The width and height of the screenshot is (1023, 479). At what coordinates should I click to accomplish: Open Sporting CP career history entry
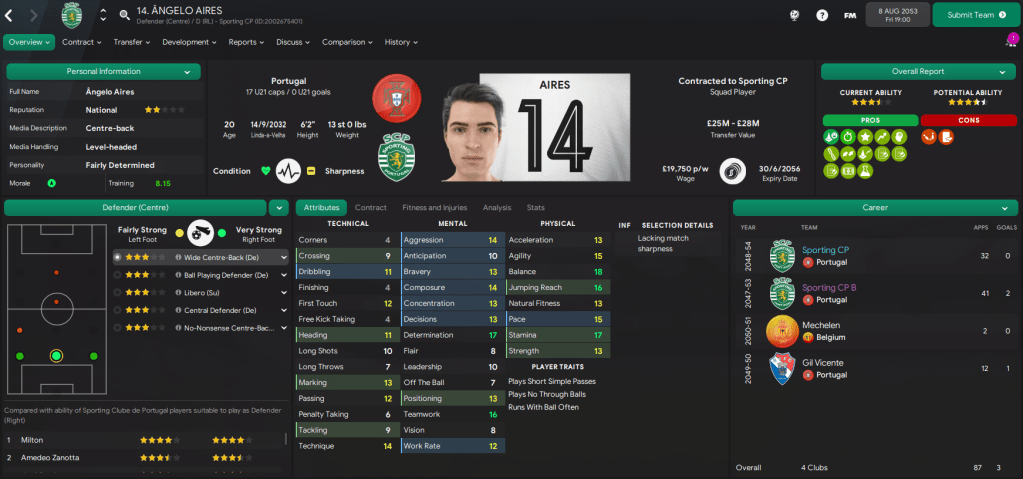826,250
